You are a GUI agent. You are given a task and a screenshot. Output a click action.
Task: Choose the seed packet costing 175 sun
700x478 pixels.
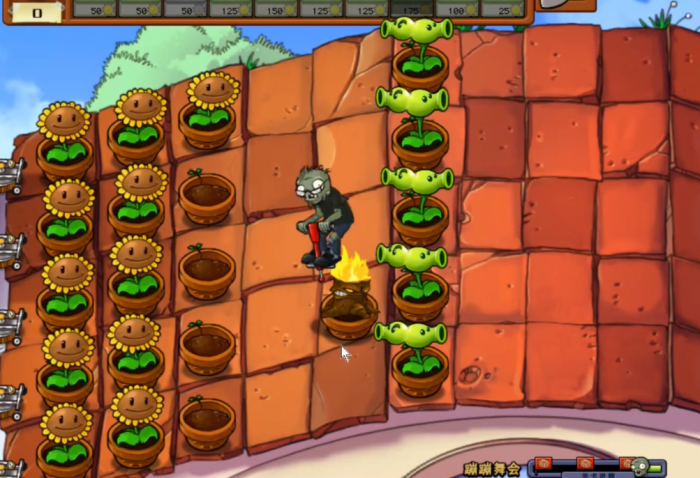point(411,8)
